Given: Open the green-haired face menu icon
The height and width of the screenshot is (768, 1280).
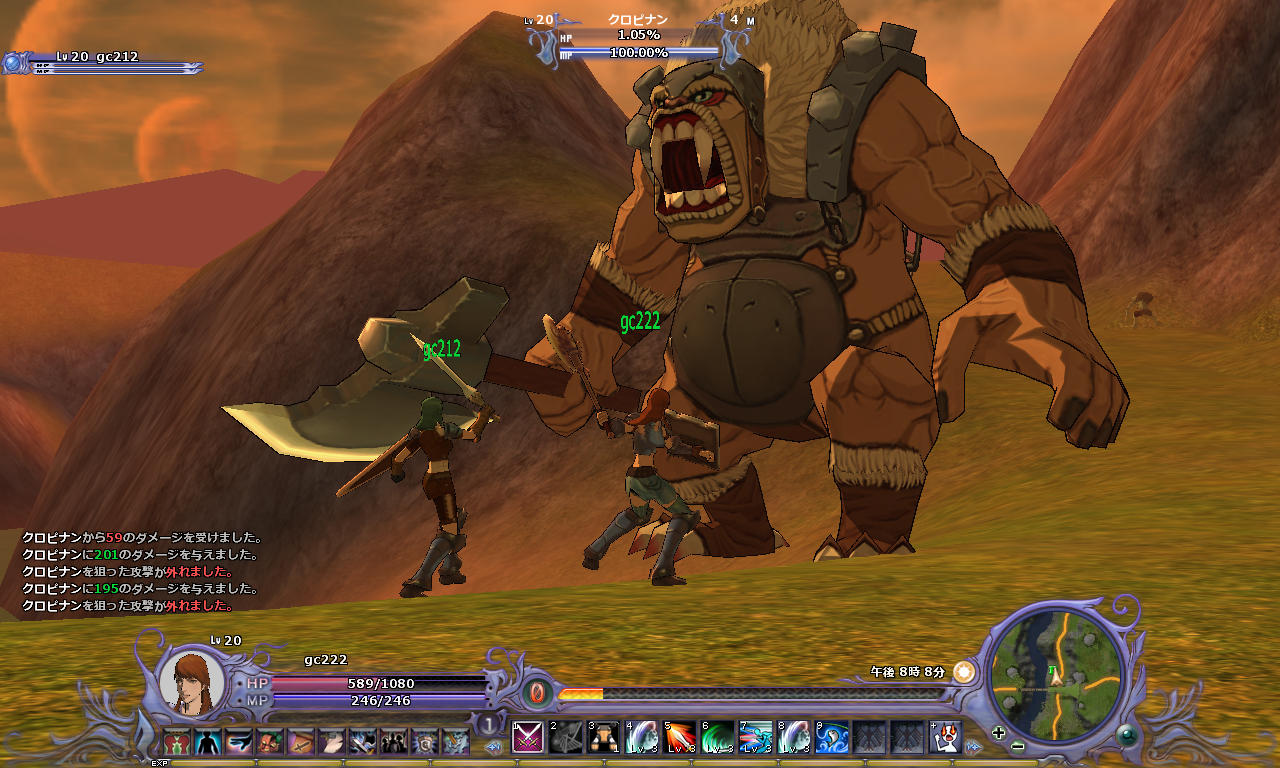Looking at the screenshot, I should pyautogui.click(x=270, y=741).
